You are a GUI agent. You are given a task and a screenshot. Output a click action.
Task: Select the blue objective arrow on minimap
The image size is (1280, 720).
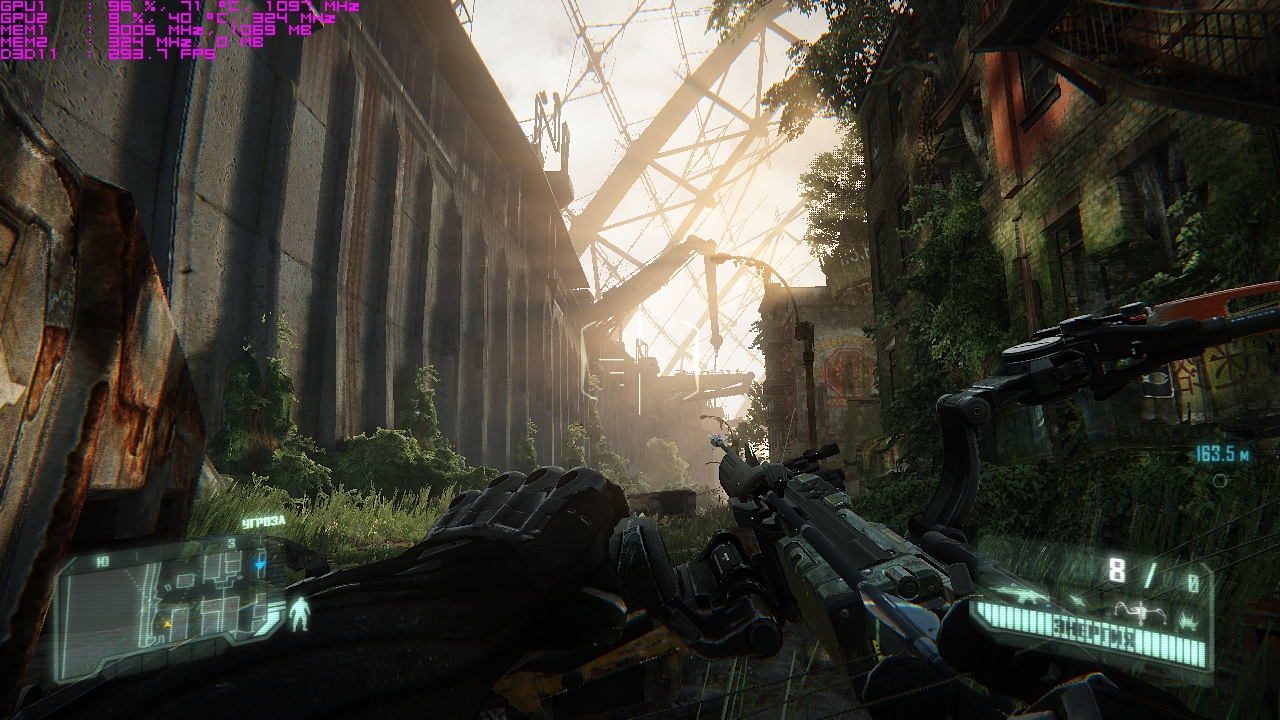point(260,565)
